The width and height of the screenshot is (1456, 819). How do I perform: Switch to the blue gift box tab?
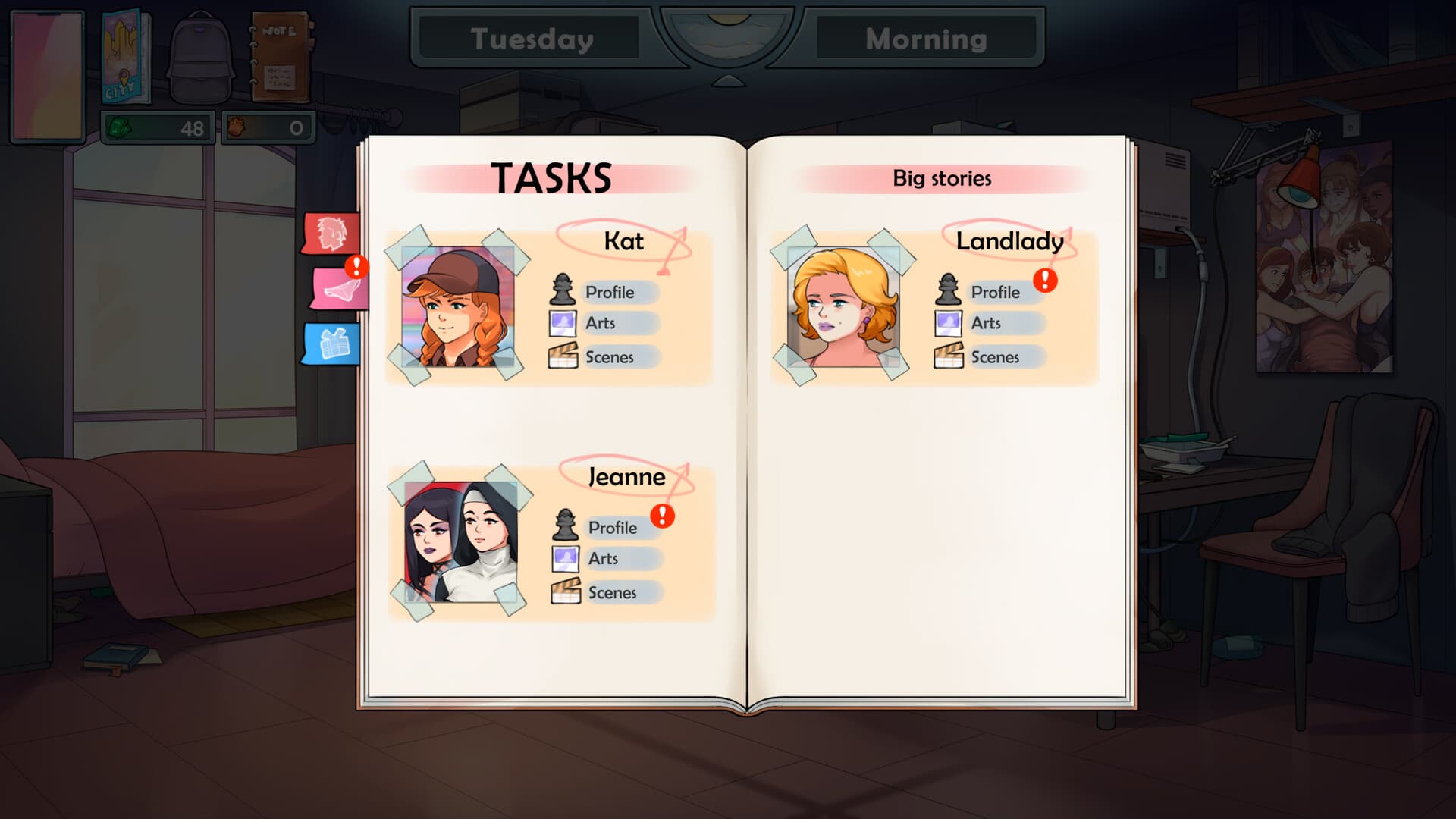coord(332,344)
